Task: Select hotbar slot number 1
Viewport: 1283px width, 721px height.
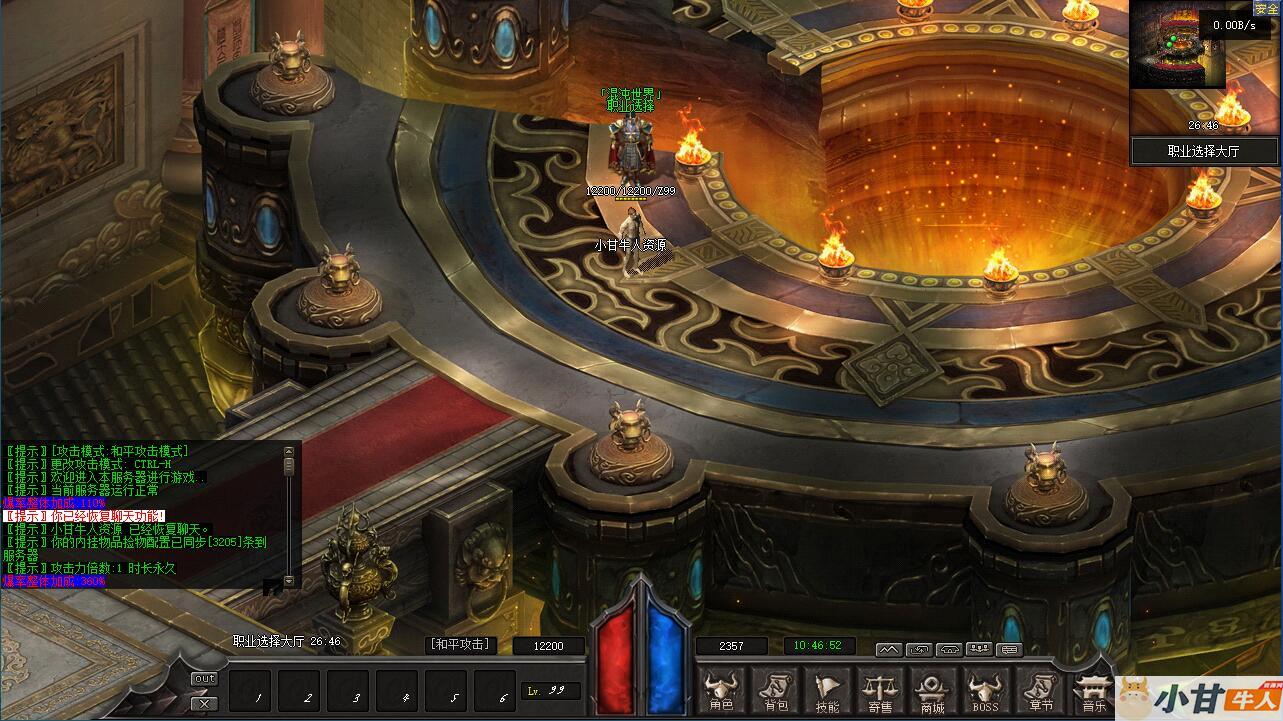Action: (x=257, y=692)
